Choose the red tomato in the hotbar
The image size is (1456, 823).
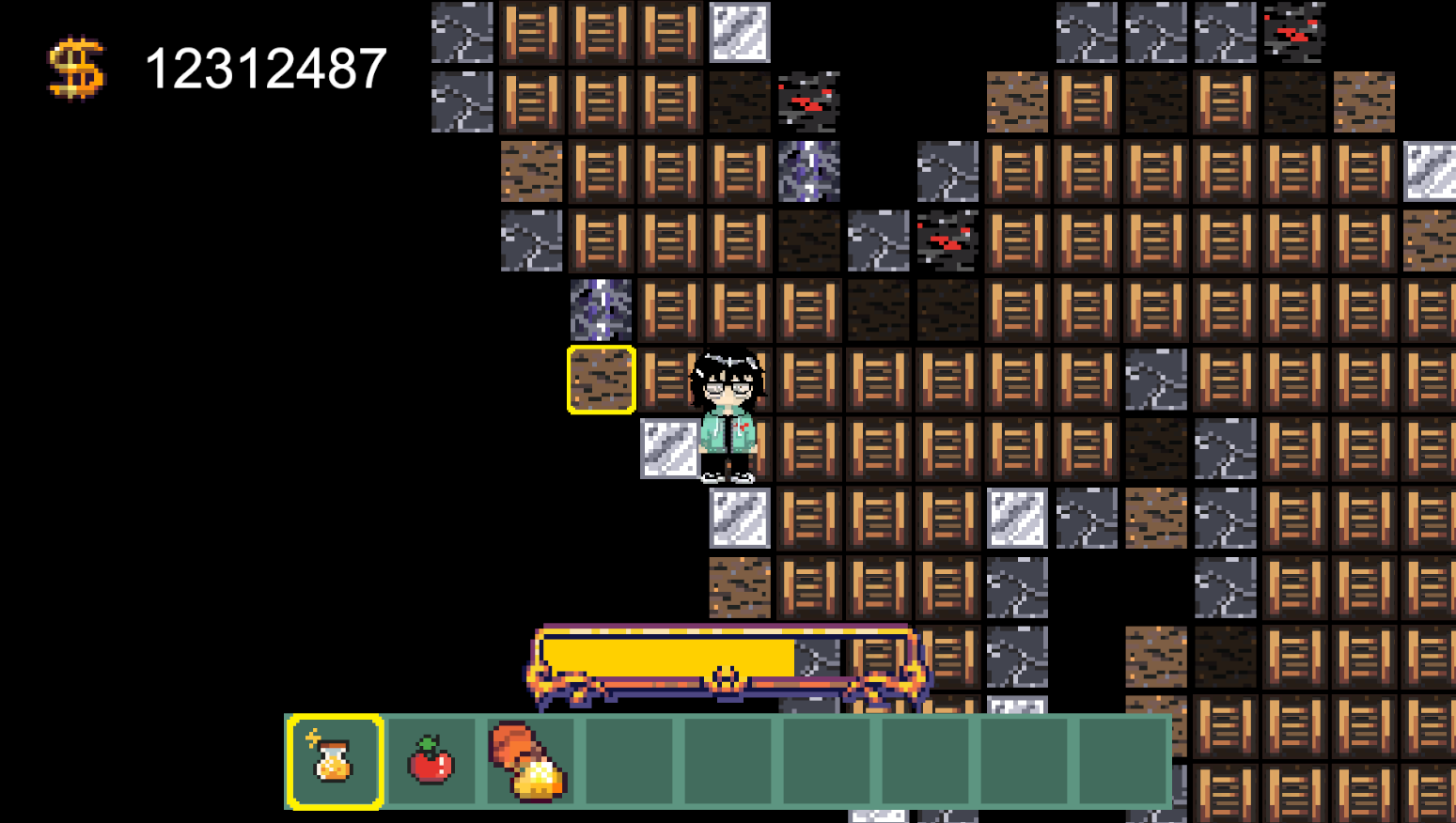(x=431, y=761)
